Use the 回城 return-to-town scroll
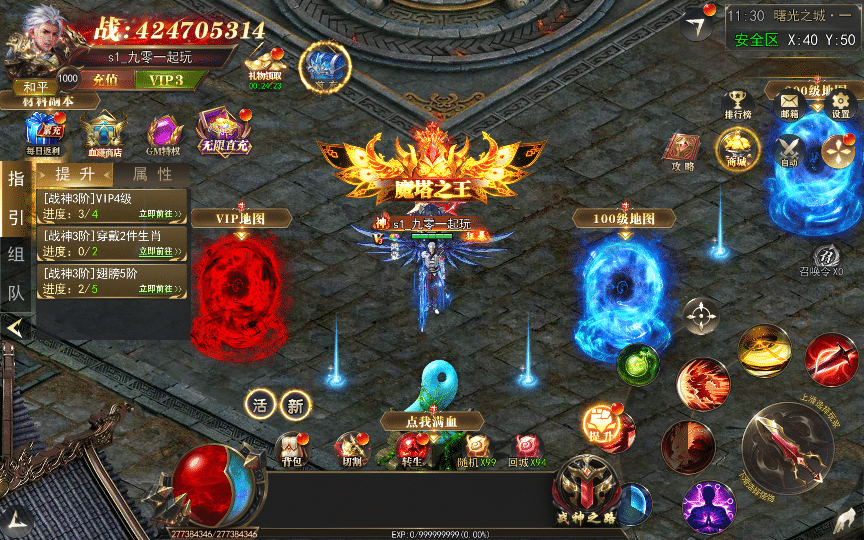Screen dimensions: 864x540 [525, 449]
